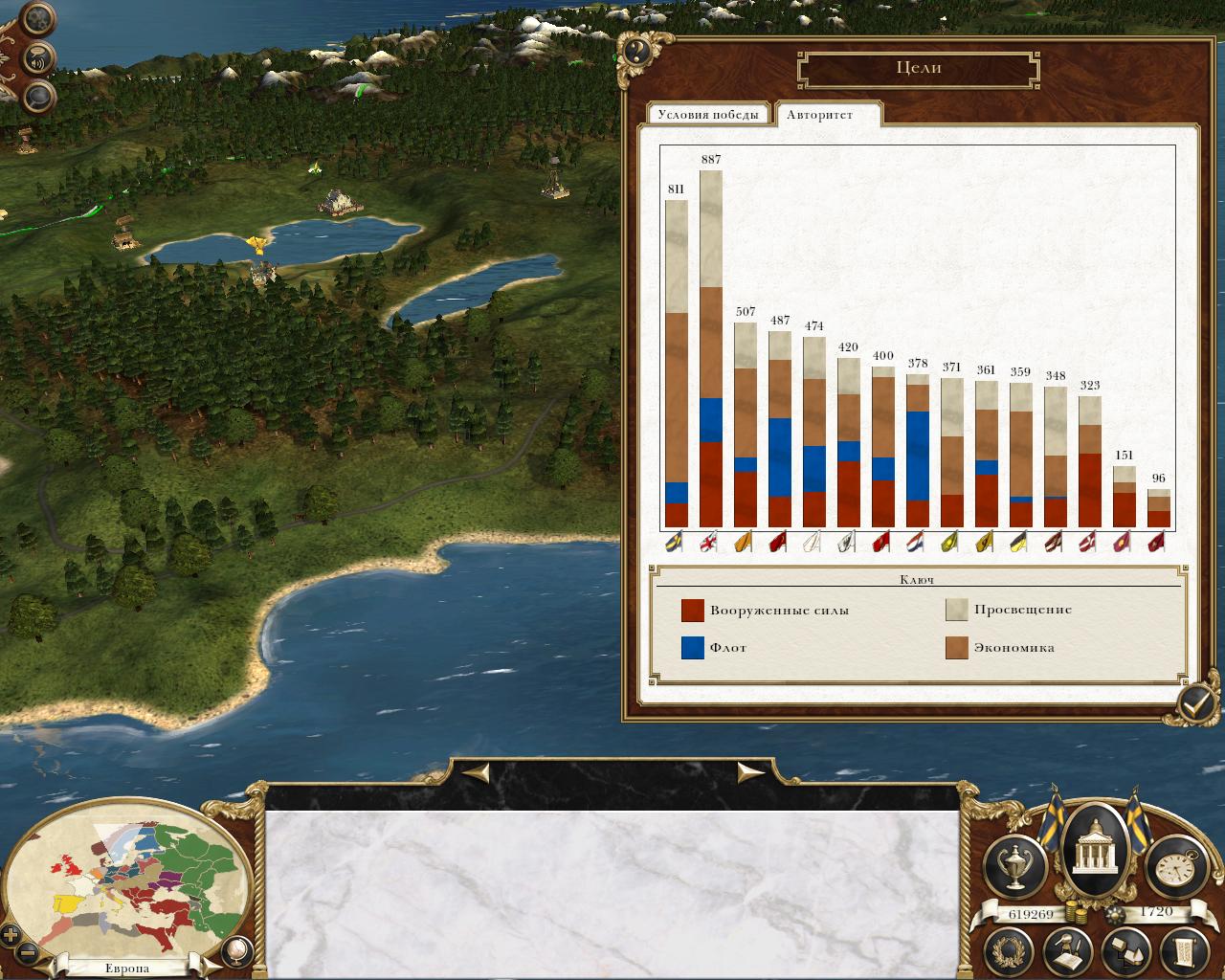Activate the magnifying glass search button
Viewport: 1225px width, 980px height.
pos(38,95)
